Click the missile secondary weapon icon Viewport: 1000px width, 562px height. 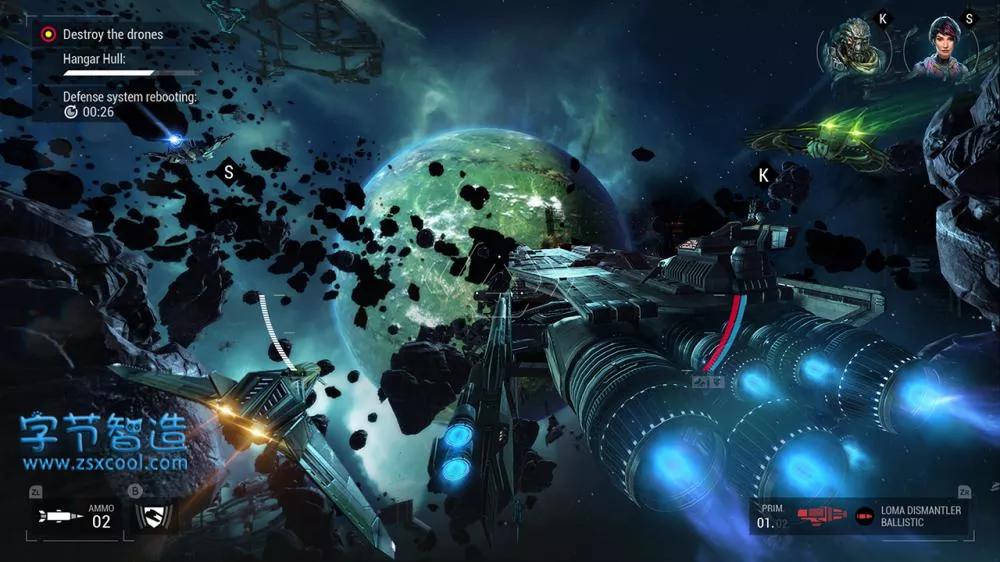click(x=59, y=516)
